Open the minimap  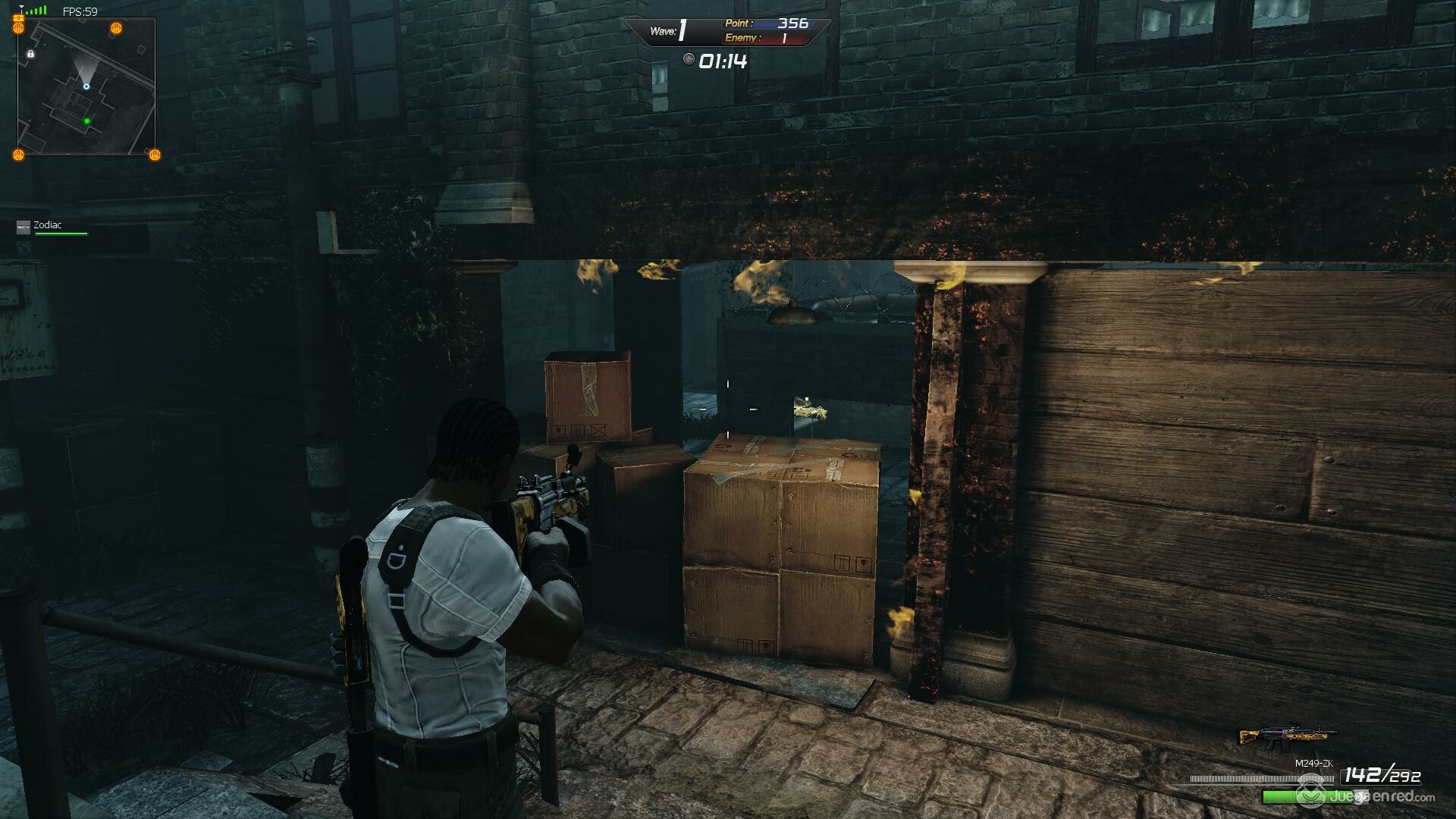click(x=86, y=87)
